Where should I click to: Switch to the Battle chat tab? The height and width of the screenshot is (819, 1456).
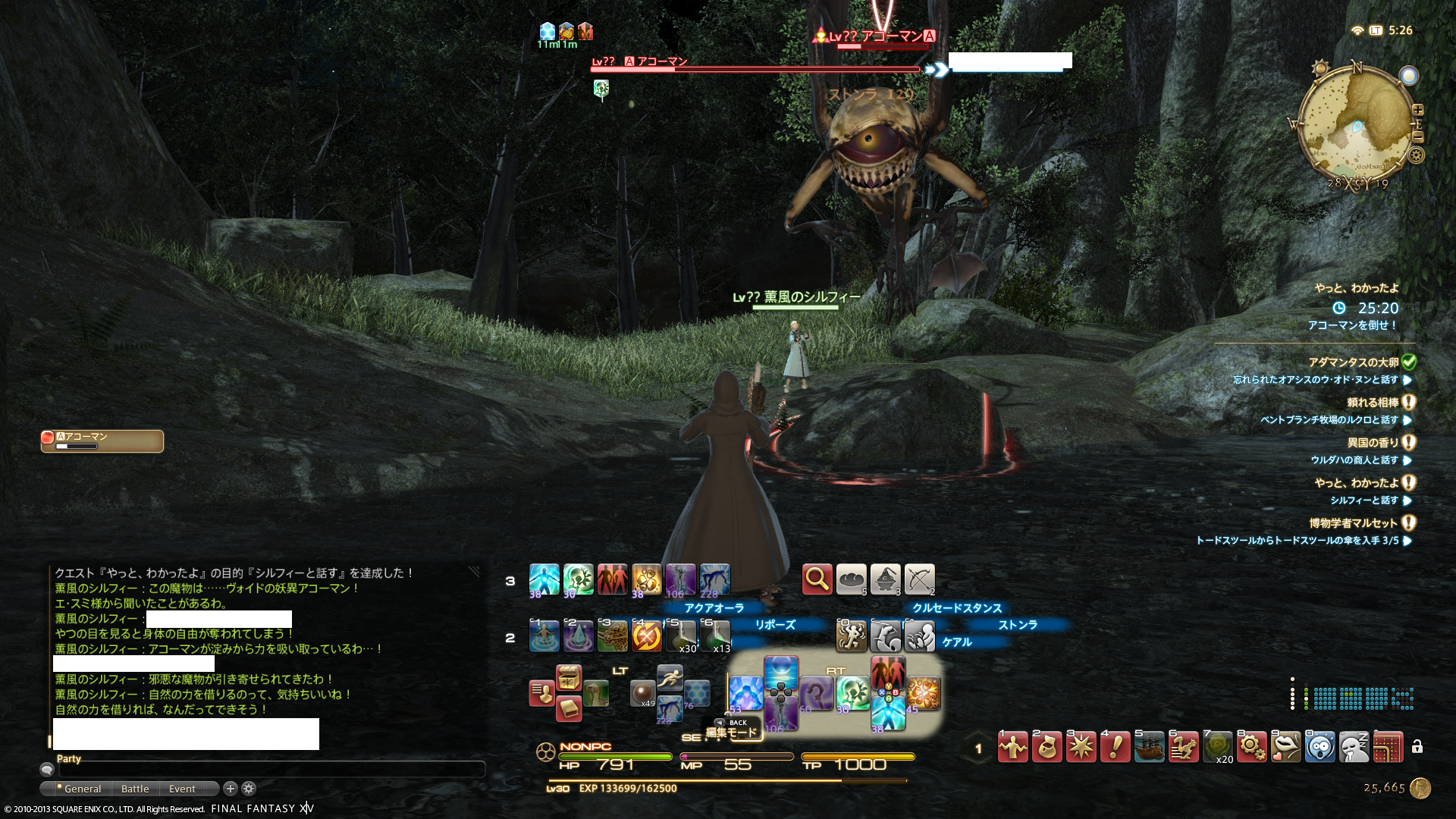tap(135, 789)
